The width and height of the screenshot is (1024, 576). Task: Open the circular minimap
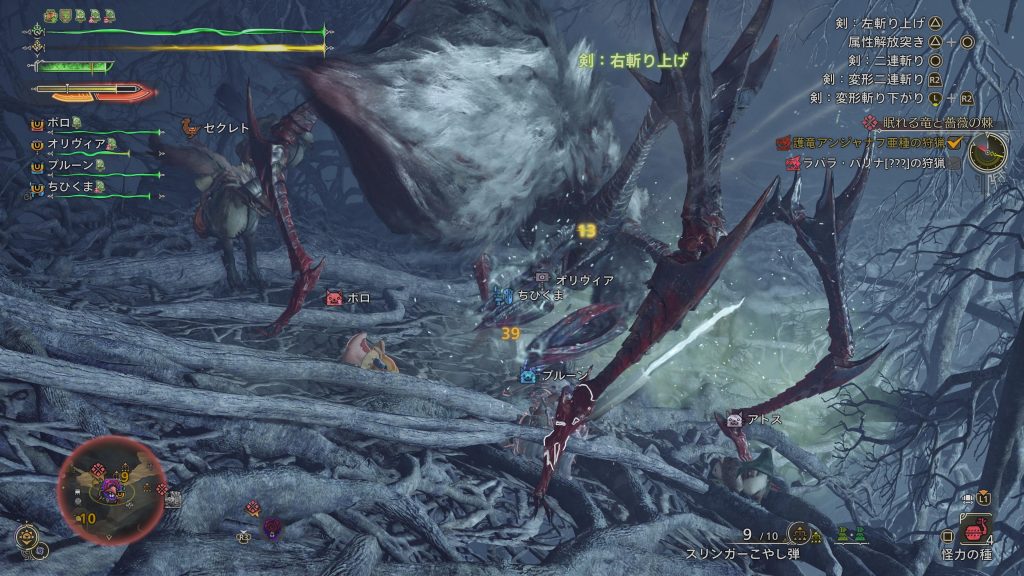coord(111,489)
